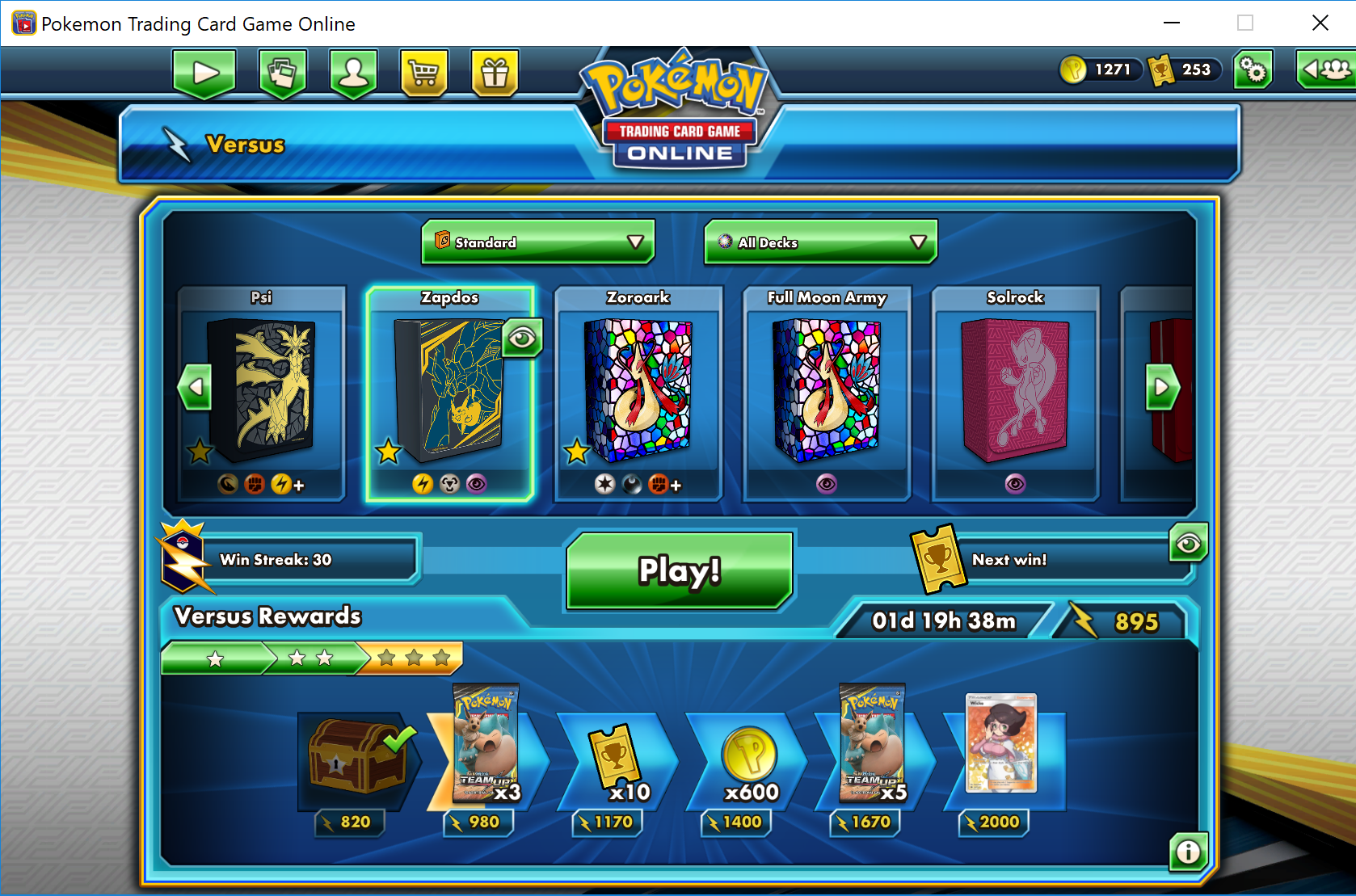Open the Shop cart icon
This screenshot has width=1356, height=896.
click(x=423, y=73)
